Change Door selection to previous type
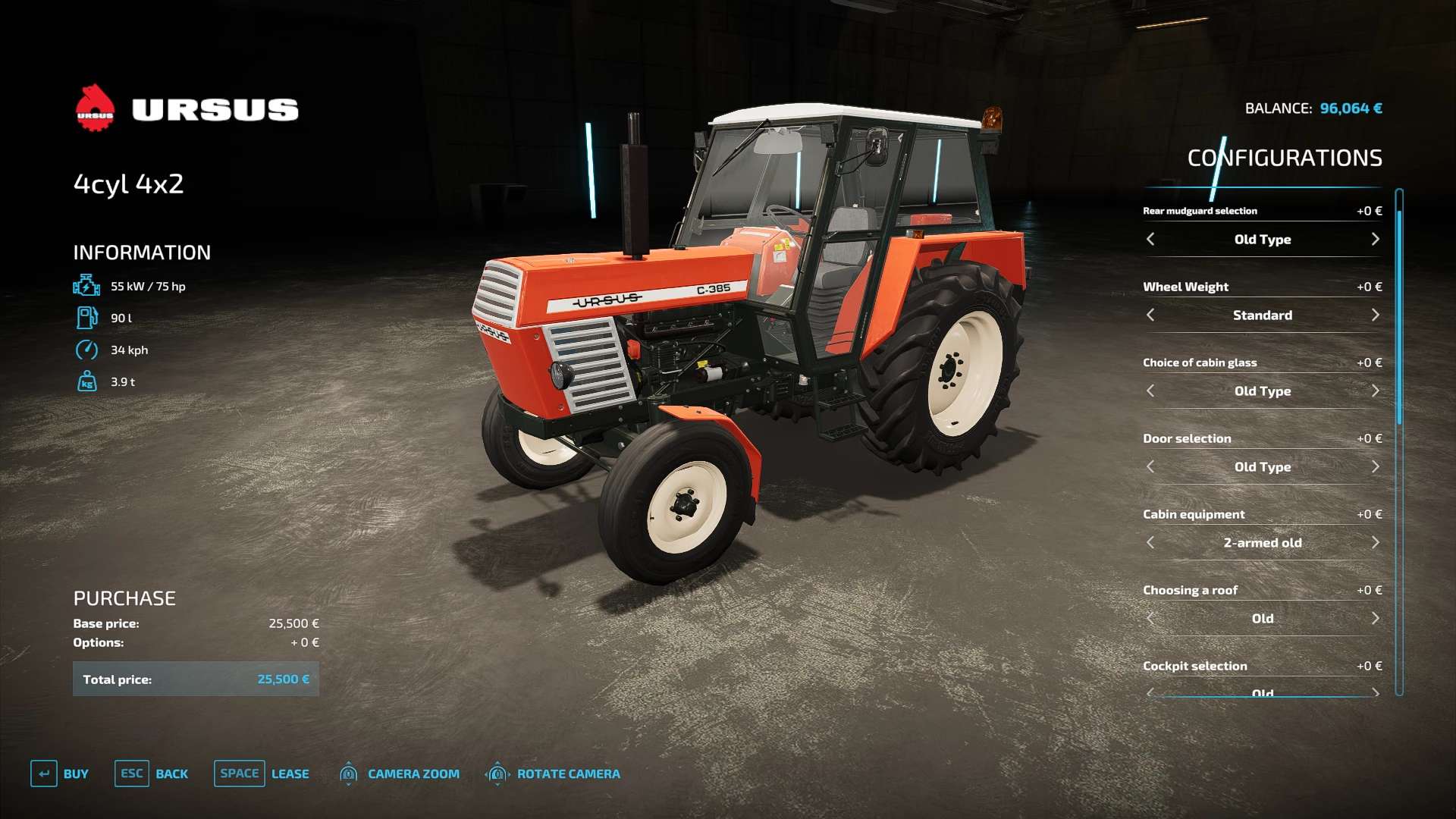Image resolution: width=1456 pixels, height=819 pixels. 1150,467
